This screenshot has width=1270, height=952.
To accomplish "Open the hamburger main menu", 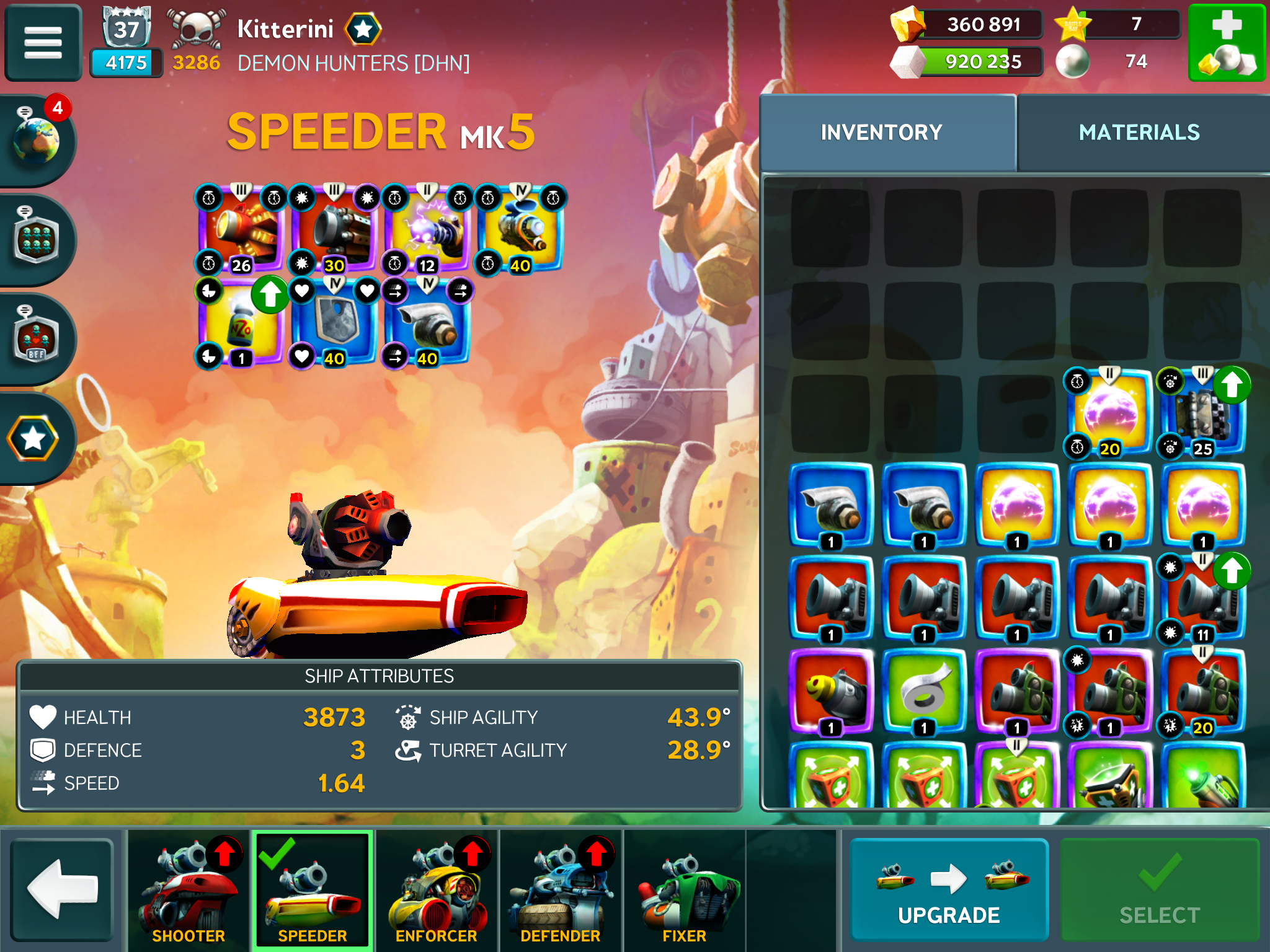I will (x=43, y=42).
